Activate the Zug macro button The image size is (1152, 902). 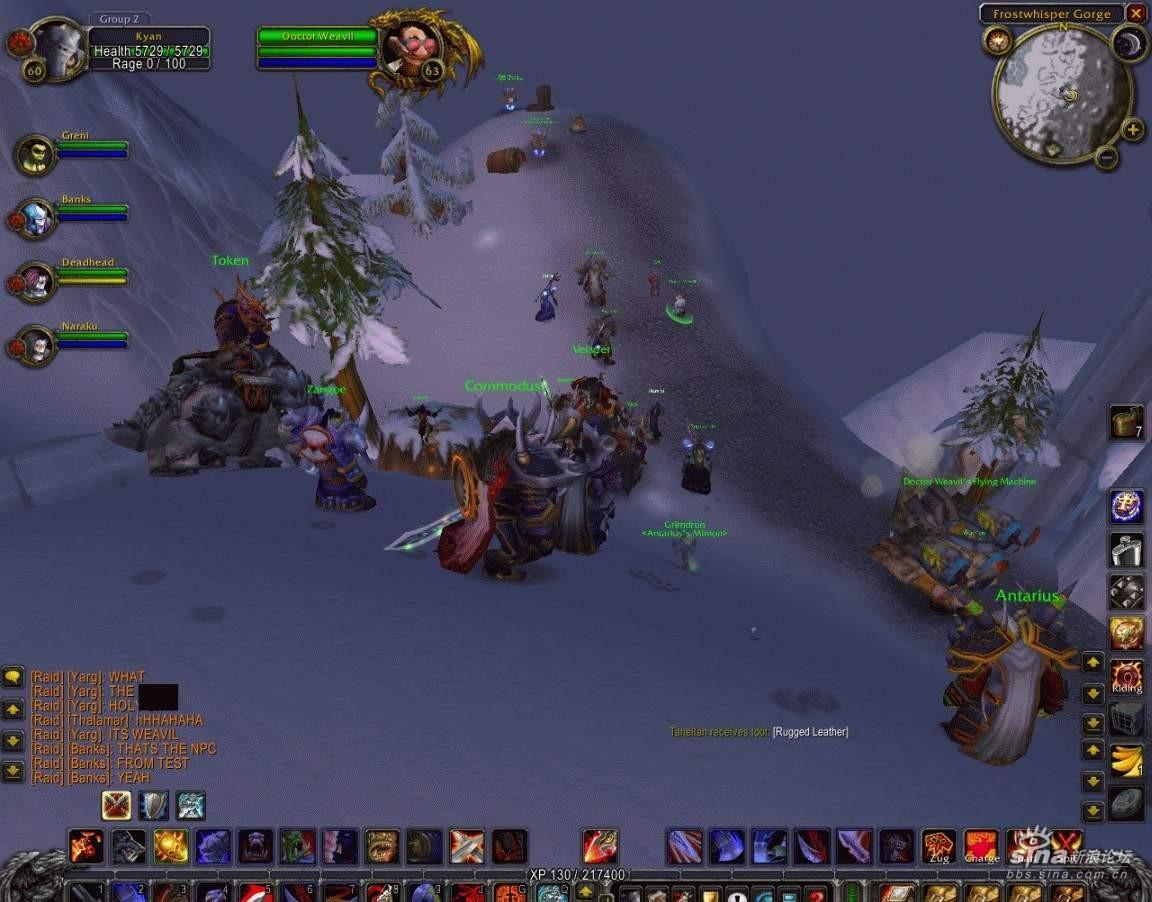(x=938, y=846)
